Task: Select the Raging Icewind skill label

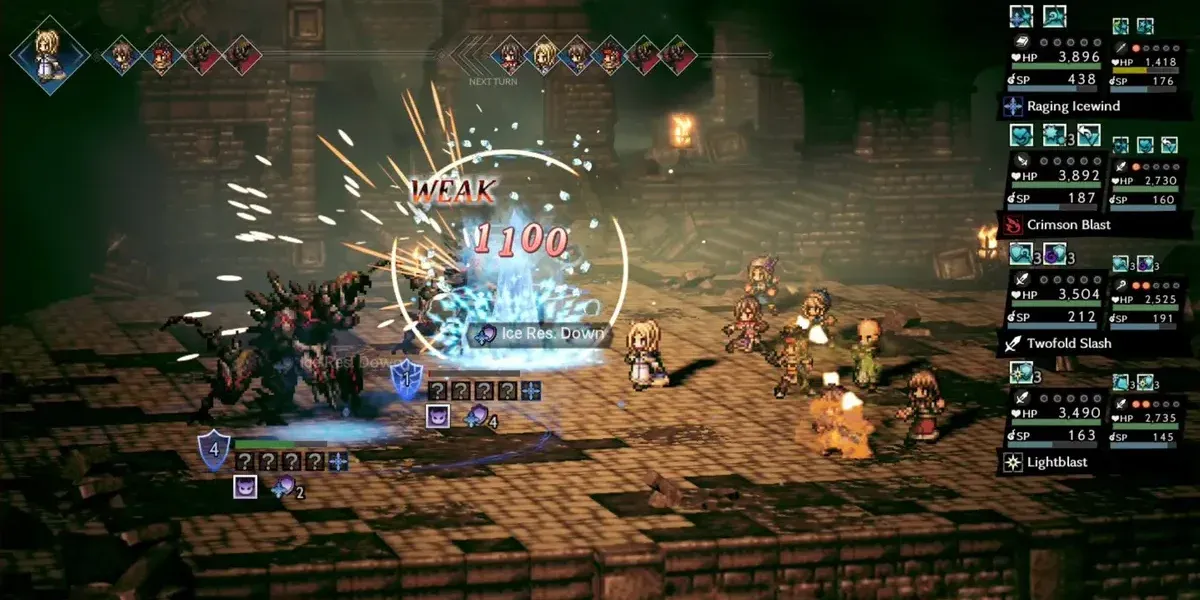Action: (x=1073, y=106)
